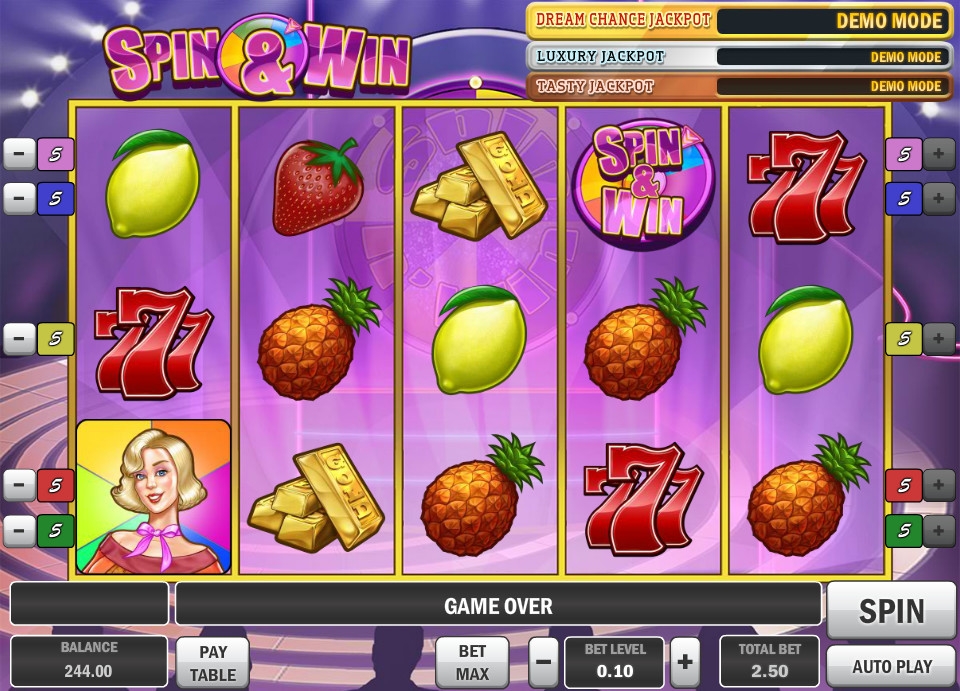Click the minus beside the left blue line marker
960x691 pixels.
[x=19, y=199]
